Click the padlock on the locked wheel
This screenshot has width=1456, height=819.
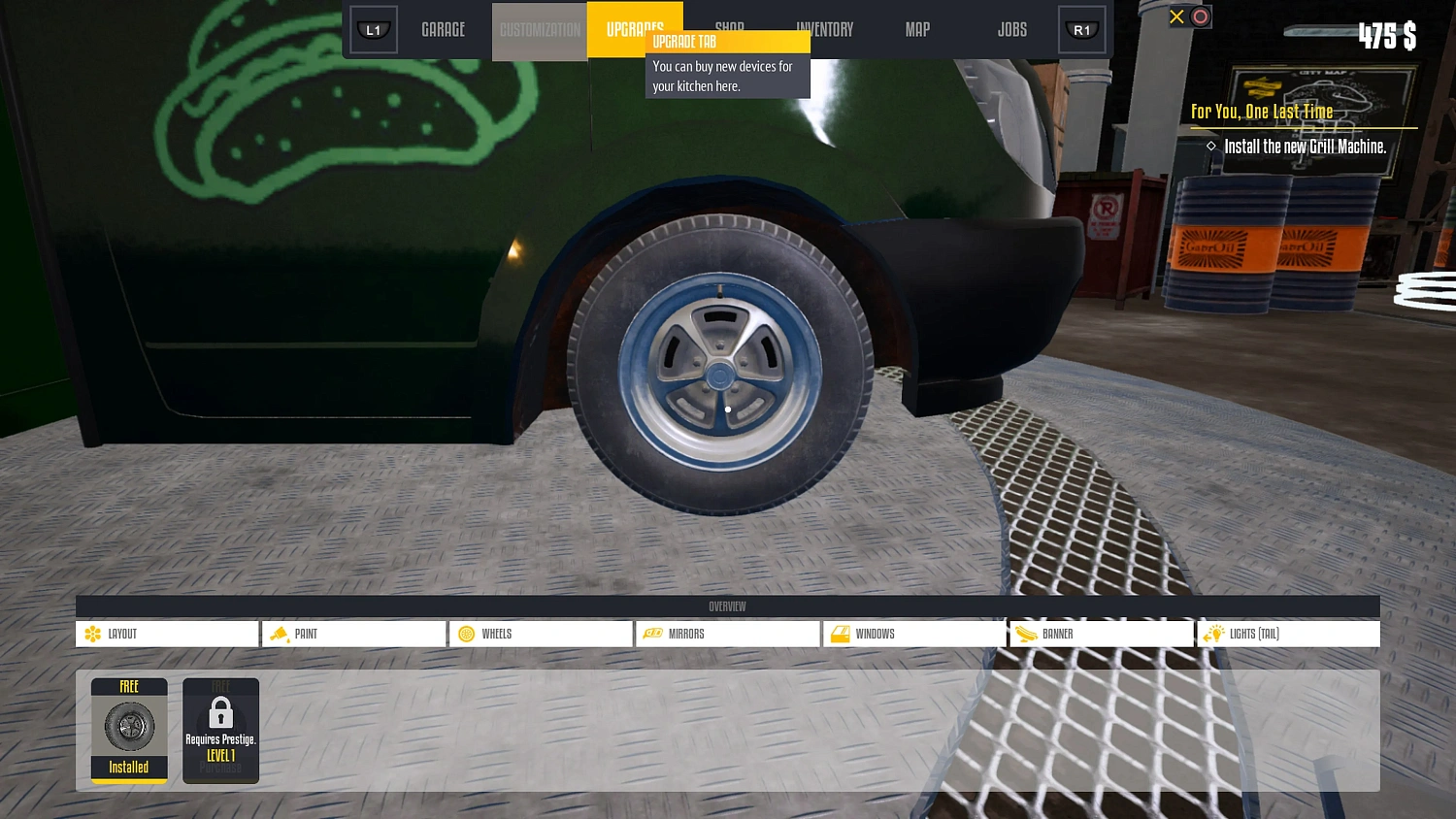pyautogui.click(x=220, y=714)
